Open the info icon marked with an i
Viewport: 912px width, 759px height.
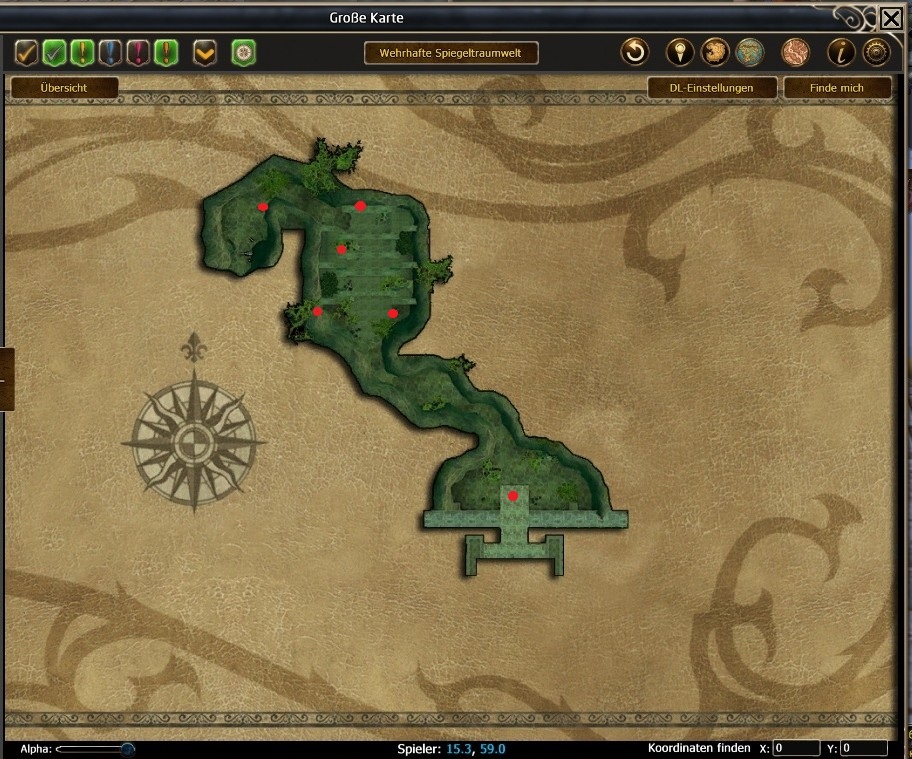841,52
